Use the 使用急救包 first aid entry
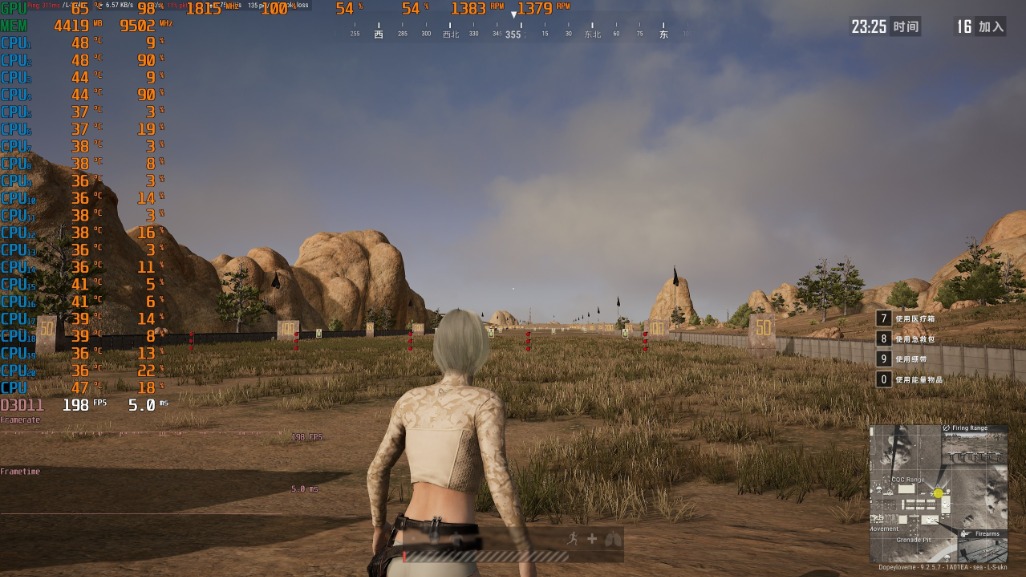This screenshot has height=577, width=1026. [x=910, y=339]
